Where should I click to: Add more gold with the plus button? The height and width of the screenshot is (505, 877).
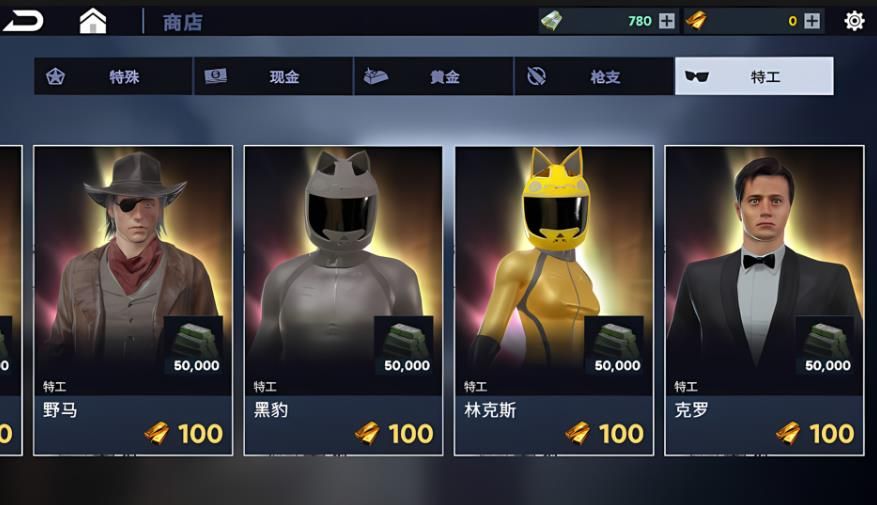click(812, 21)
